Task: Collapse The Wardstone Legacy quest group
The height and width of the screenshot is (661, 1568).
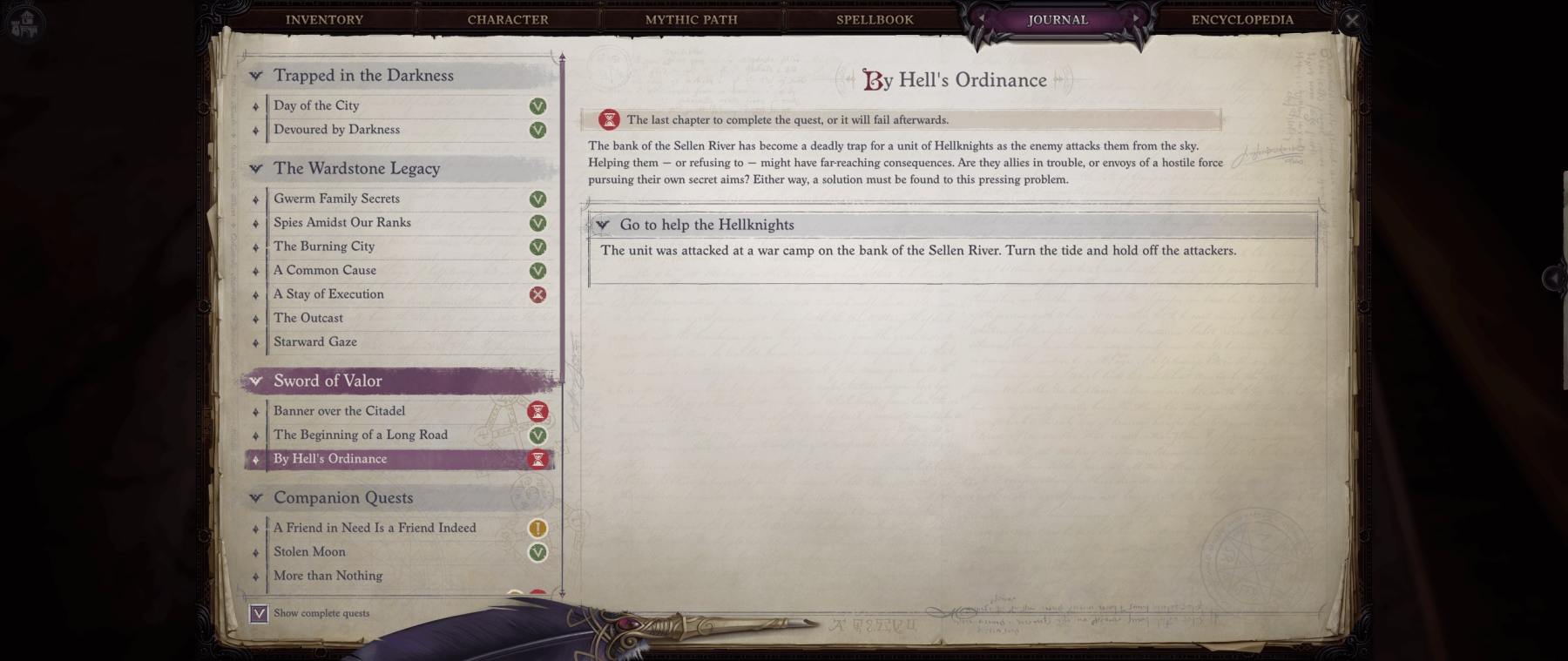Action: pyautogui.click(x=256, y=169)
